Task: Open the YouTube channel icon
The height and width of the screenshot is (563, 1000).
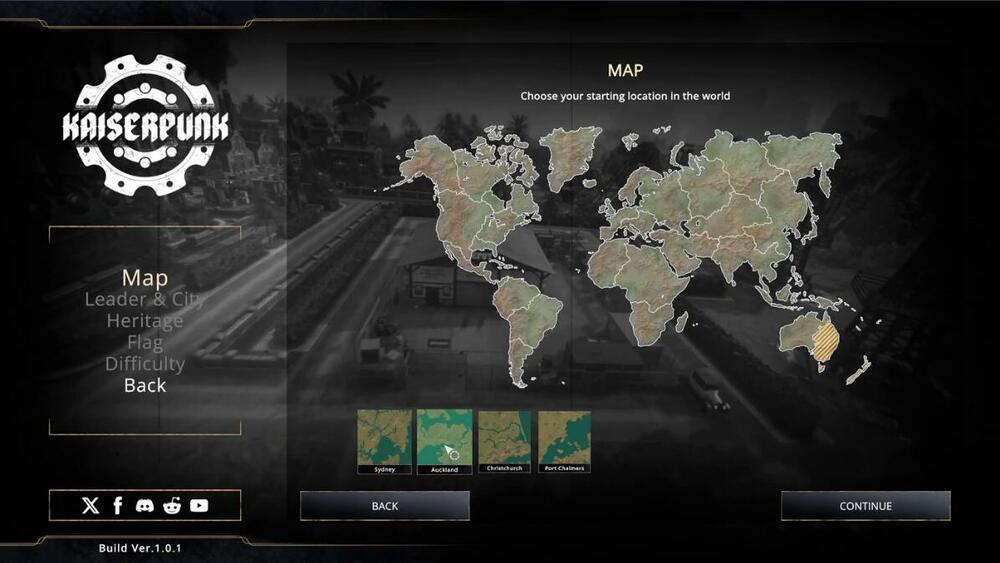Action: pos(199,506)
